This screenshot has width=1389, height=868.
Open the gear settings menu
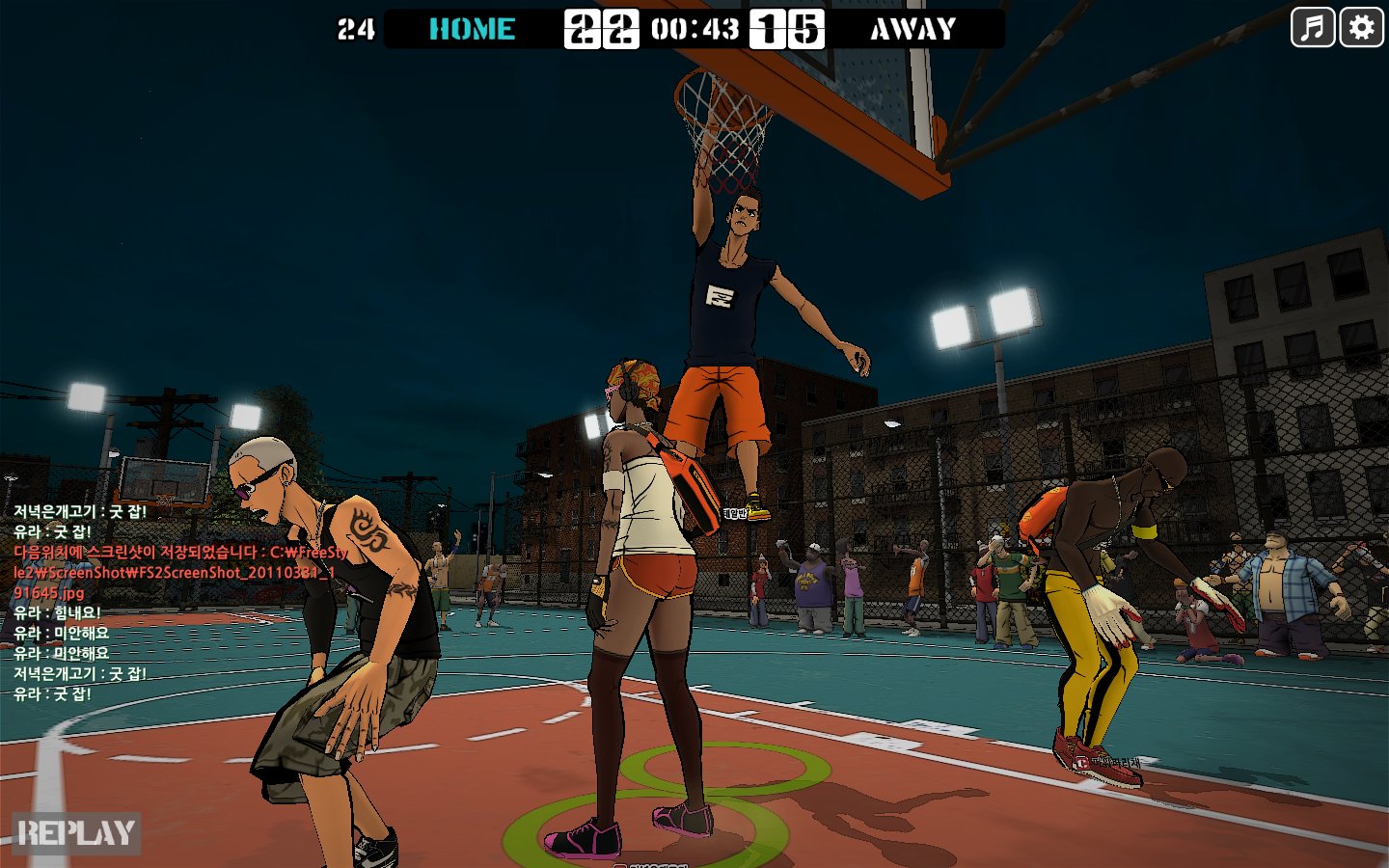tap(1361, 27)
